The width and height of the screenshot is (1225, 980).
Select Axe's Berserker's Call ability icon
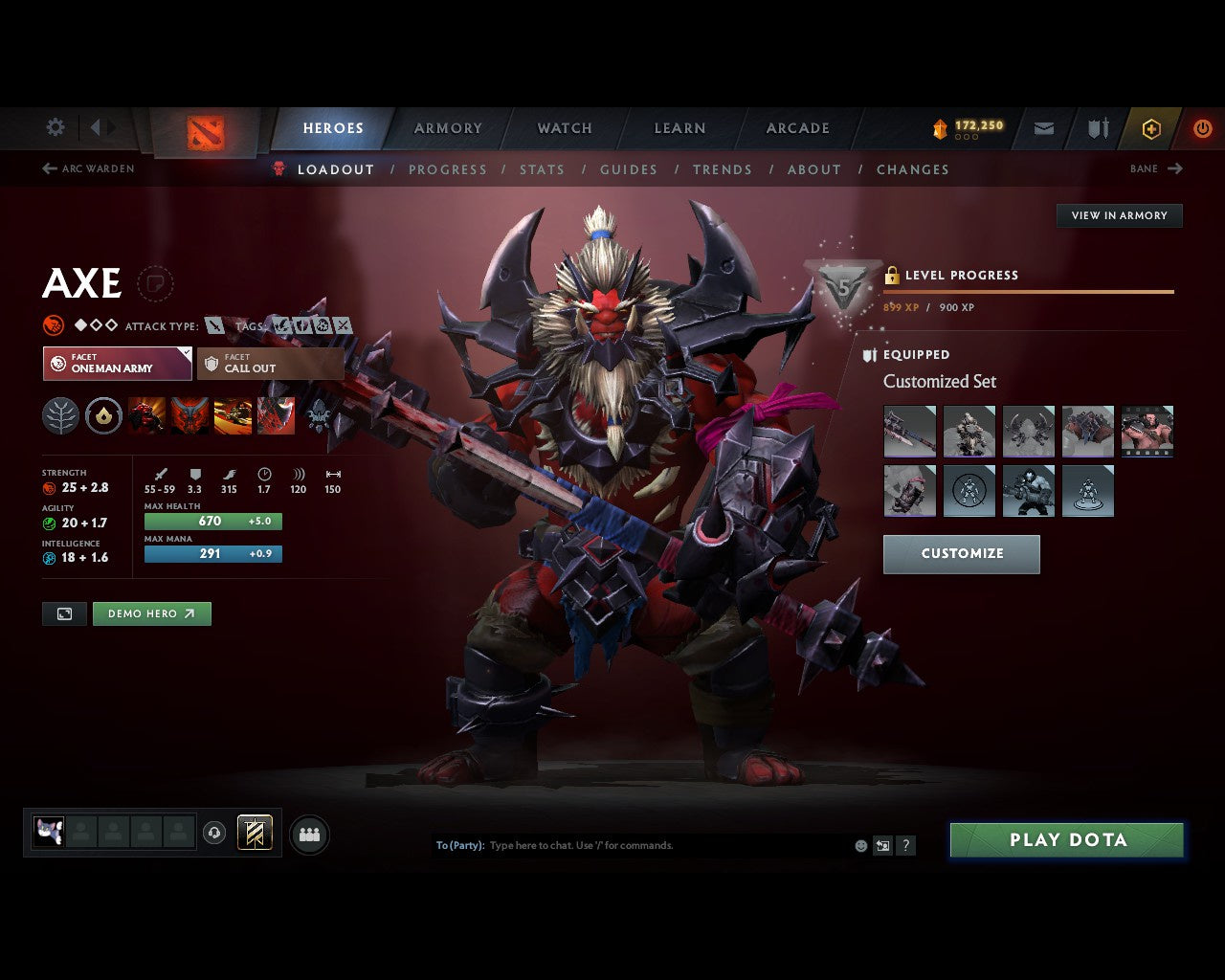pos(146,416)
